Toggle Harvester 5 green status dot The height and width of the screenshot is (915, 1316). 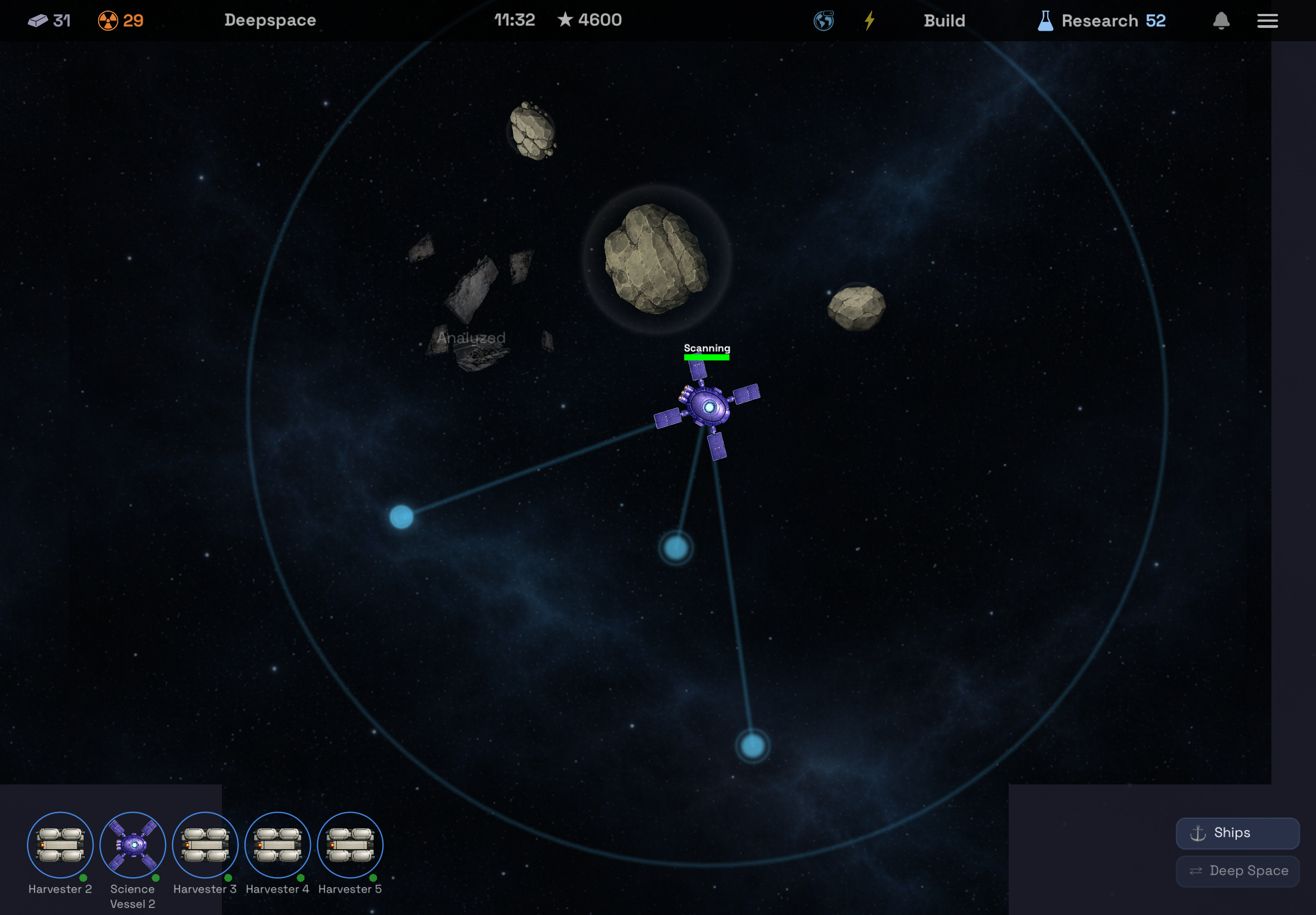click(372, 878)
